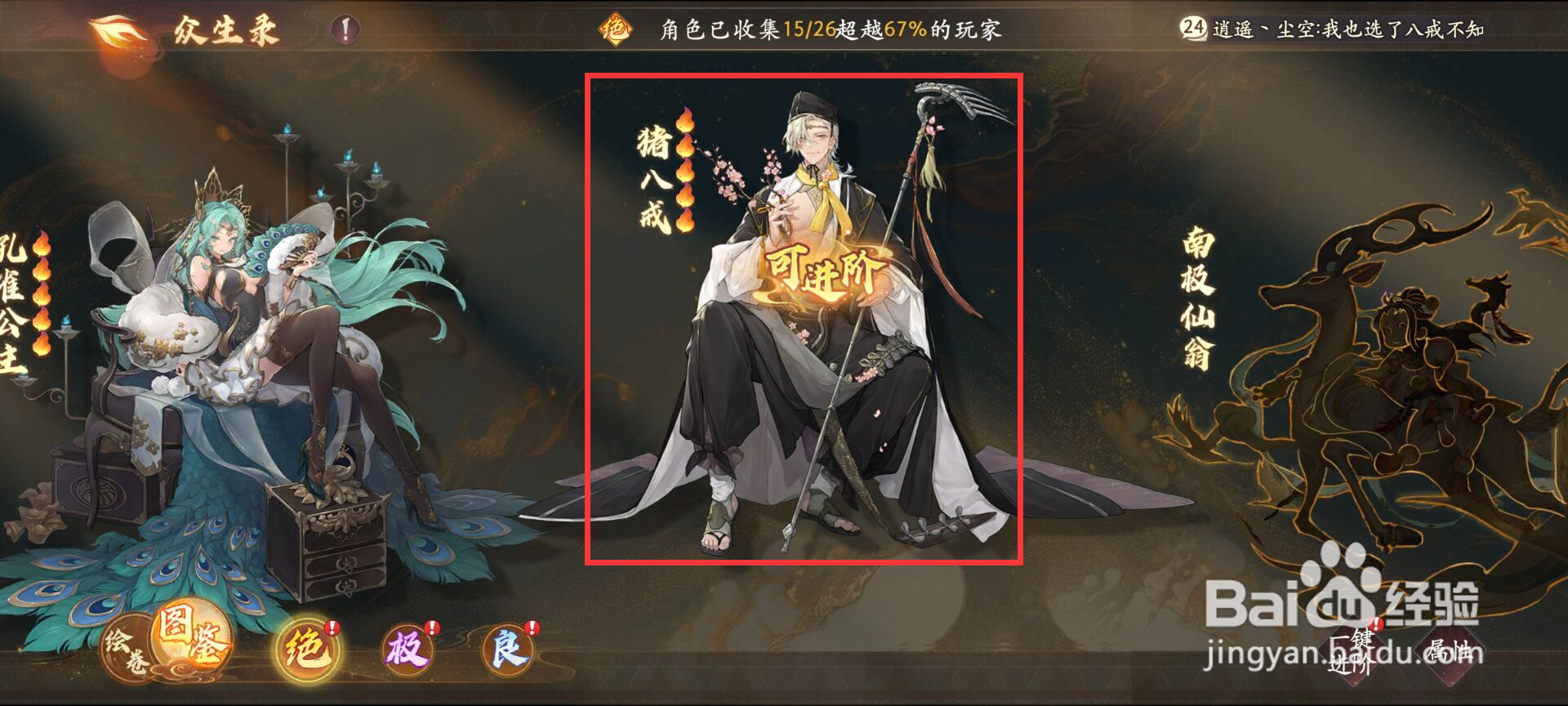Click the exclamation notice icon next to 众生录
This screenshot has width=1568, height=706.
[x=344, y=29]
